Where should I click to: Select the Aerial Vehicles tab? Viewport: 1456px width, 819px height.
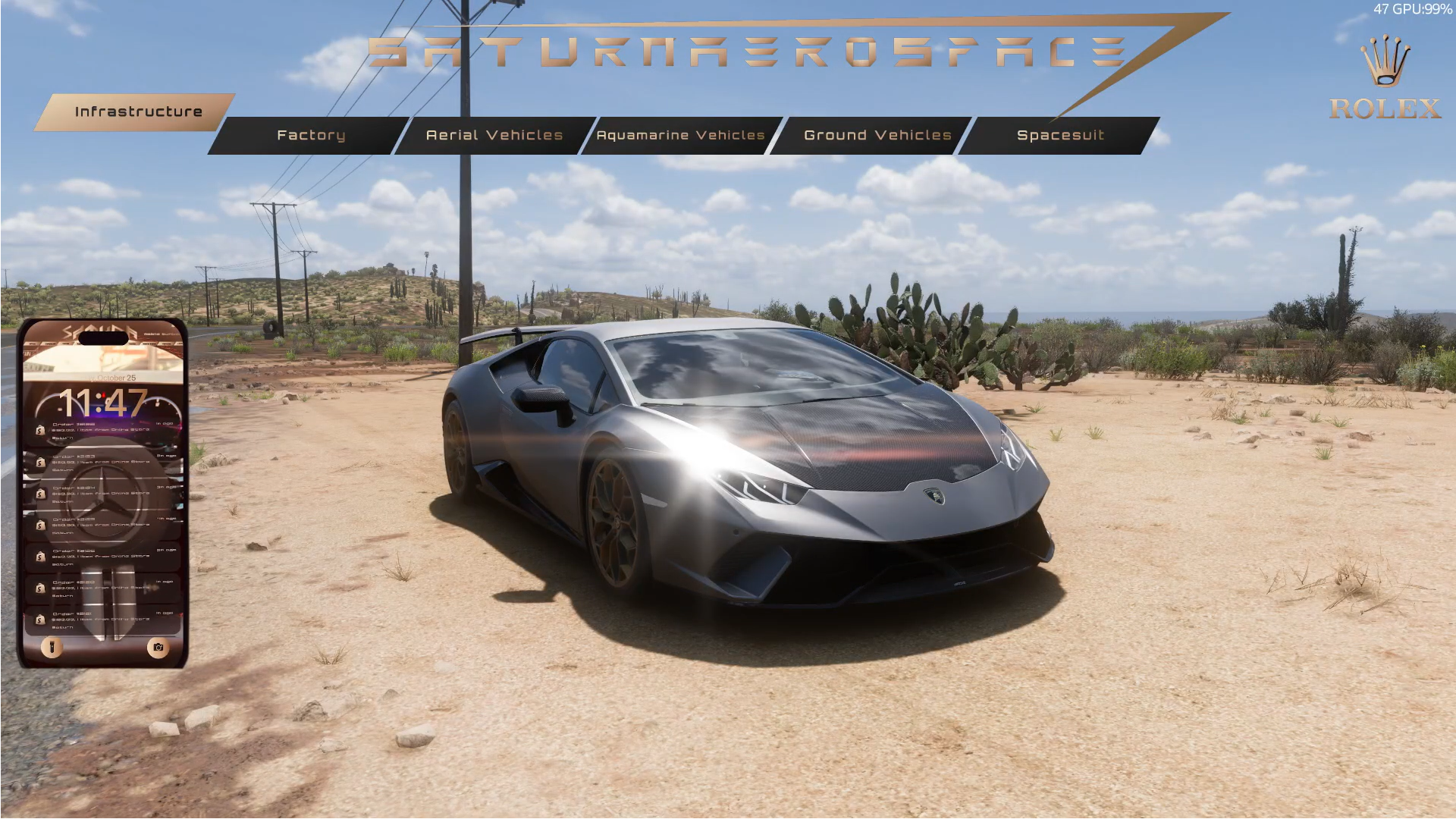pos(494,136)
